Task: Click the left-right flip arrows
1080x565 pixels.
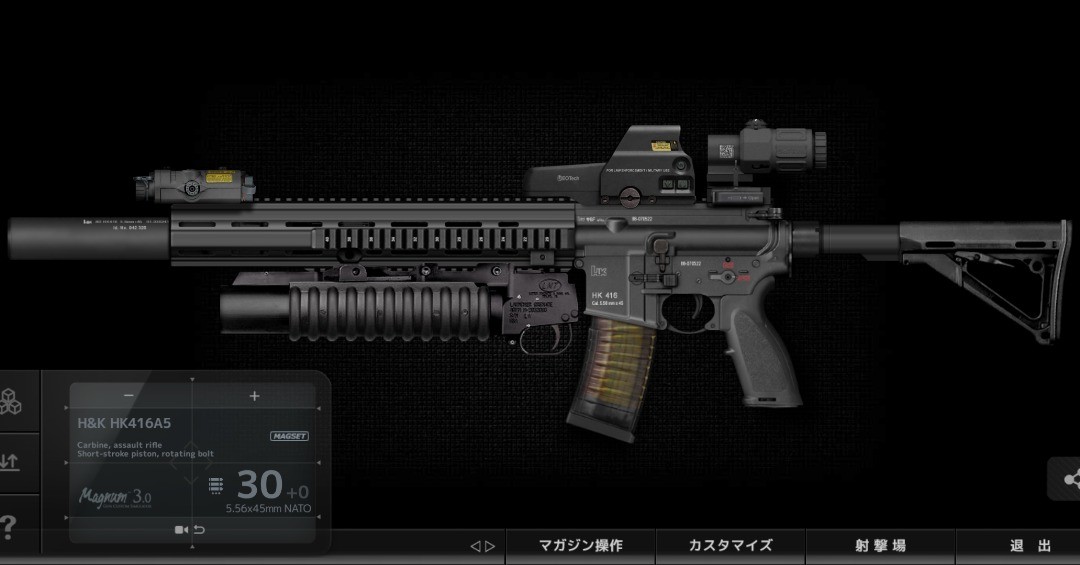Action: coord(483,546)
